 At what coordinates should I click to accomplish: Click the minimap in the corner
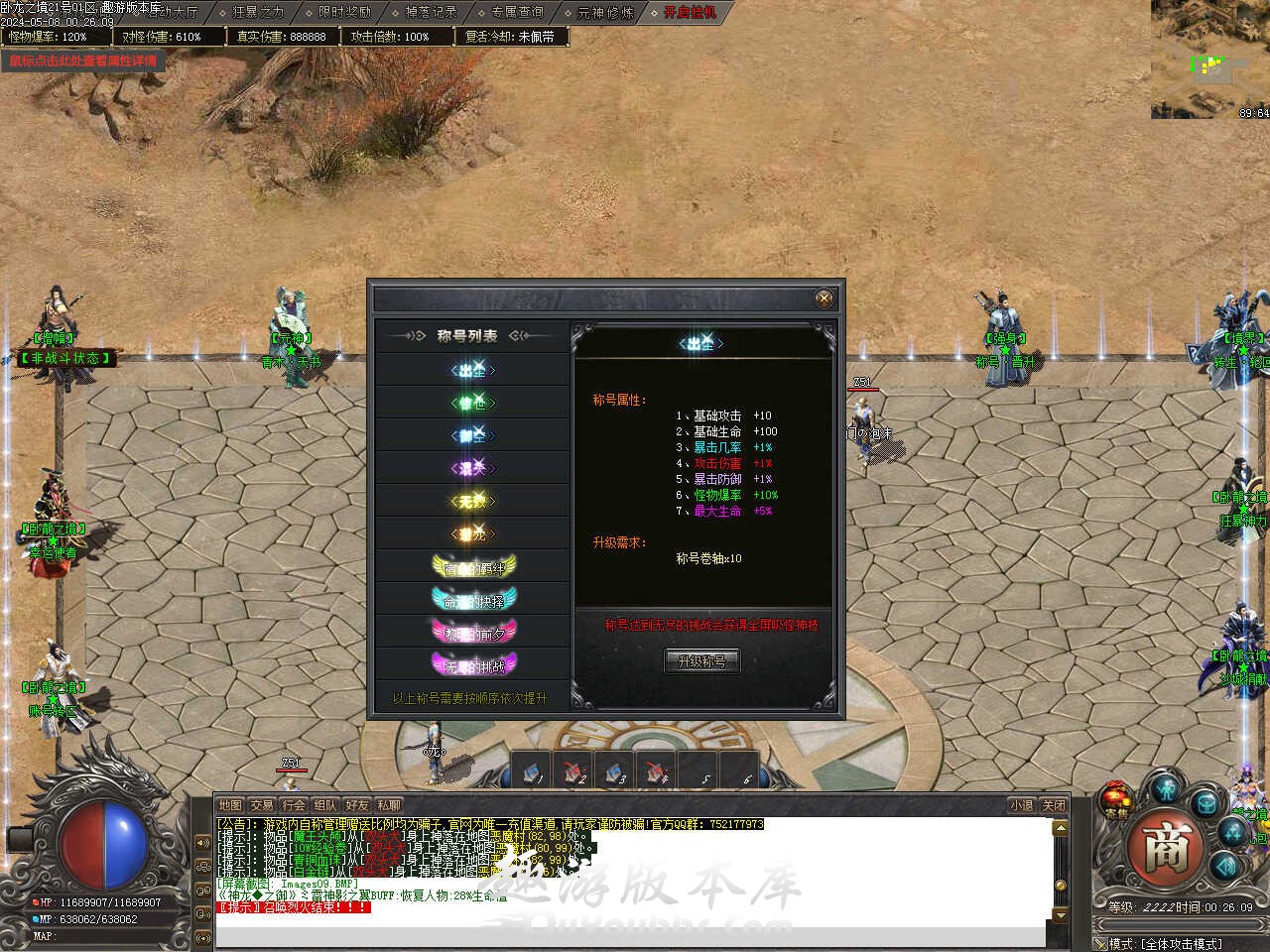point(1210,59)
